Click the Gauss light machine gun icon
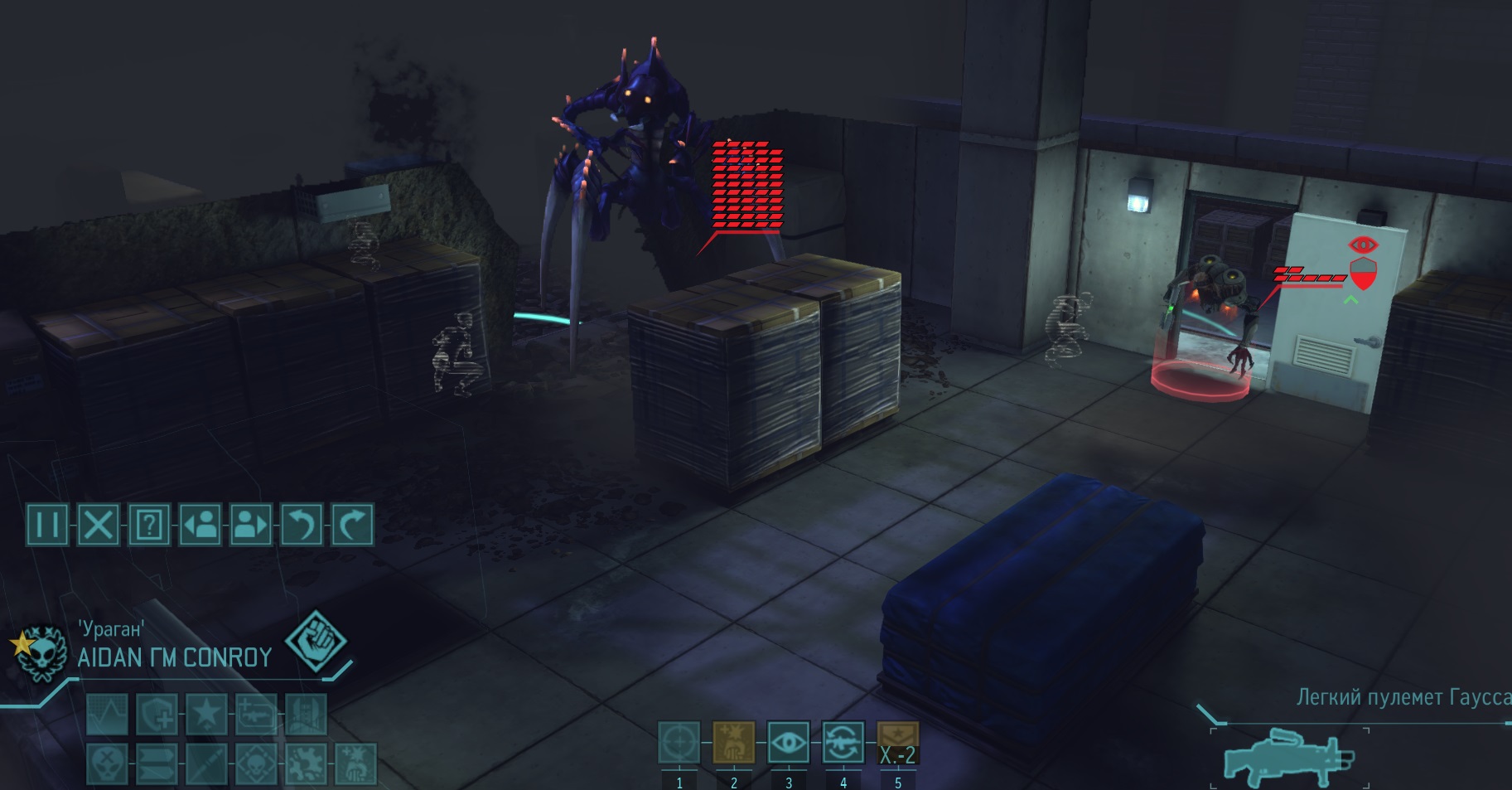The image size is (1512, 790). (x=1288, y=756)
